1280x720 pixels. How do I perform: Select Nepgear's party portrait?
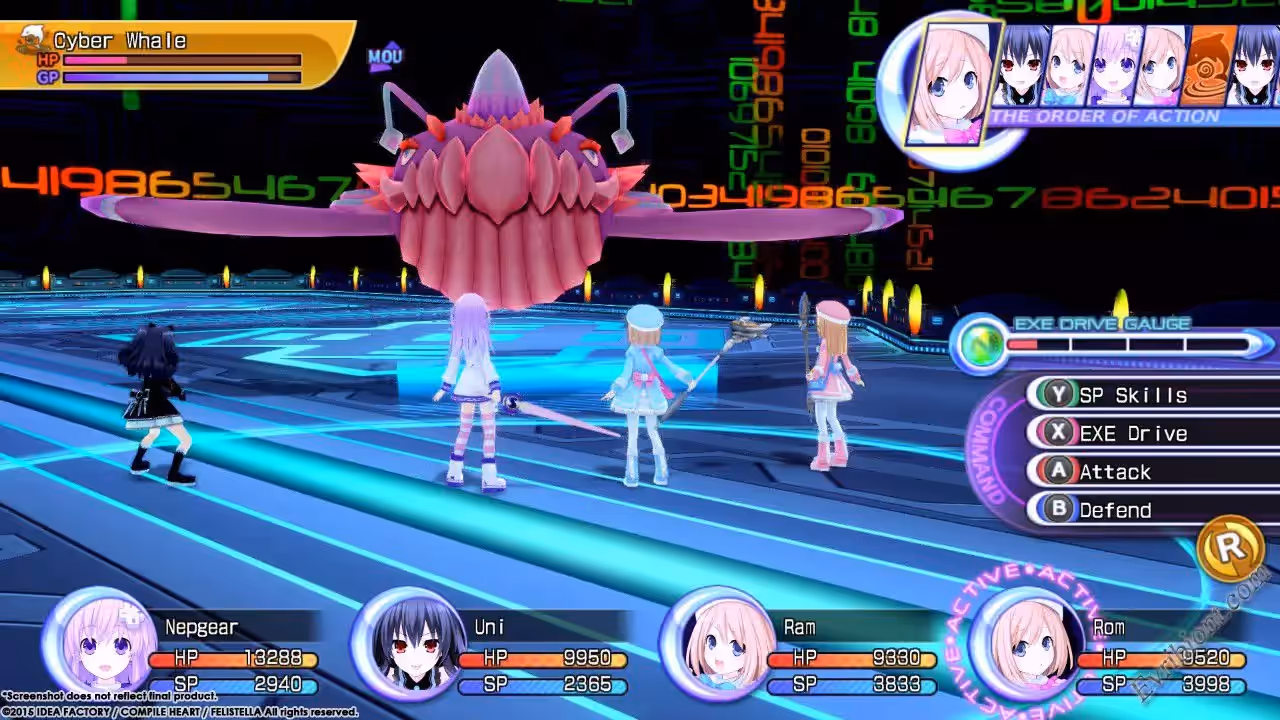pyautogui.click(x=100, y=645)
